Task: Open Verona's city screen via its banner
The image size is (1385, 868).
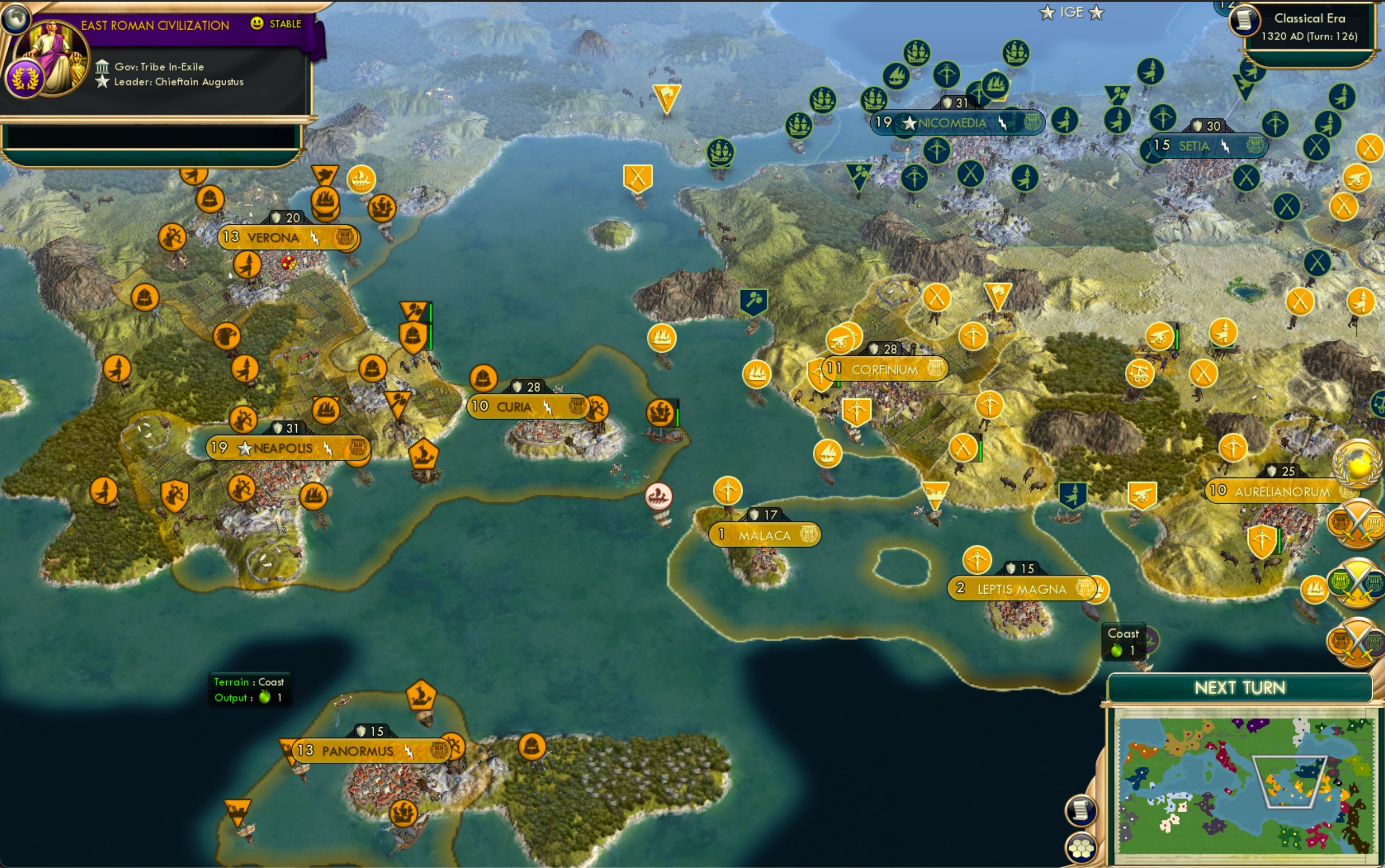Action: point(273,237)
